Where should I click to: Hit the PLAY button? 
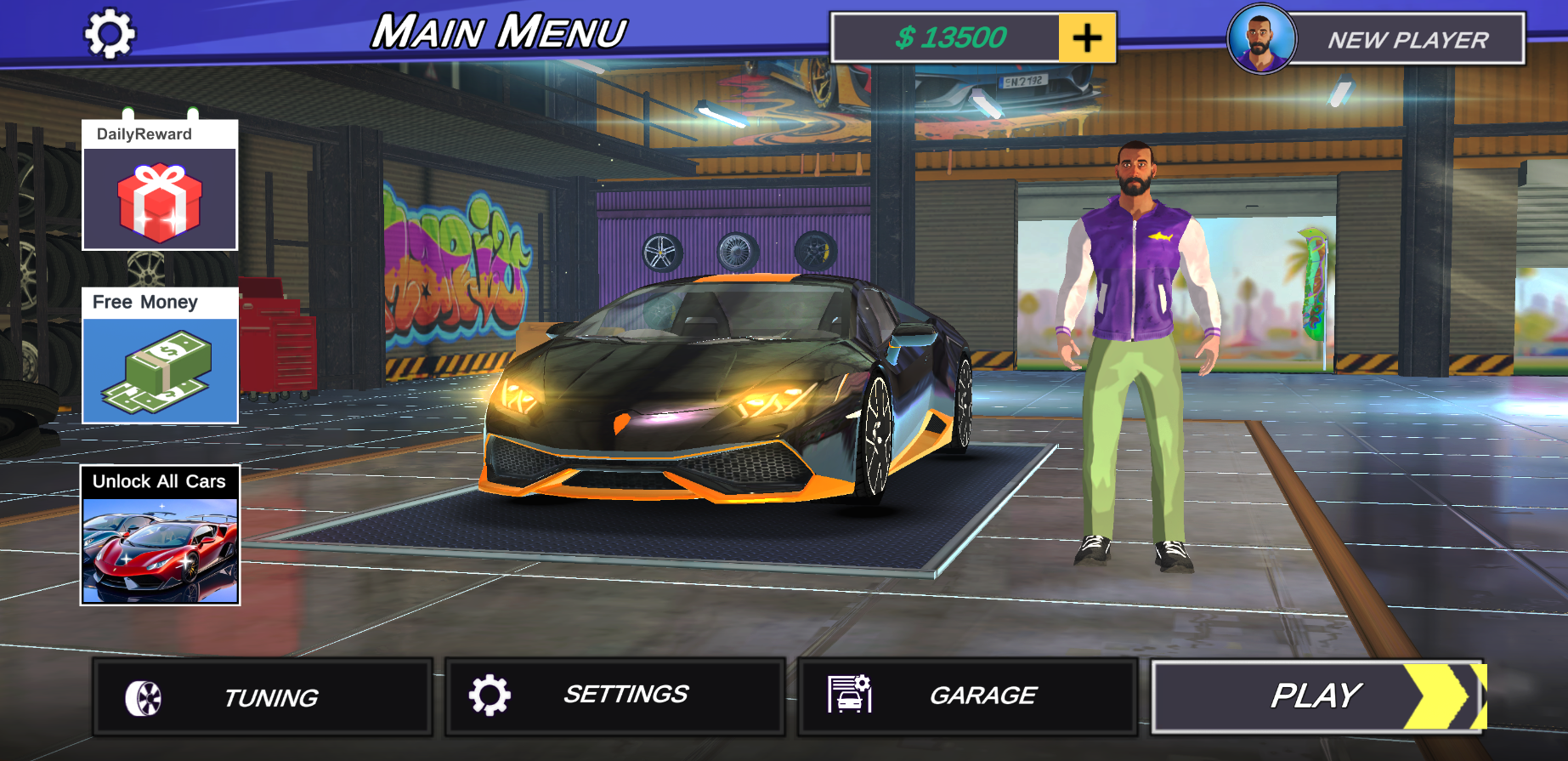point(1313,695)
